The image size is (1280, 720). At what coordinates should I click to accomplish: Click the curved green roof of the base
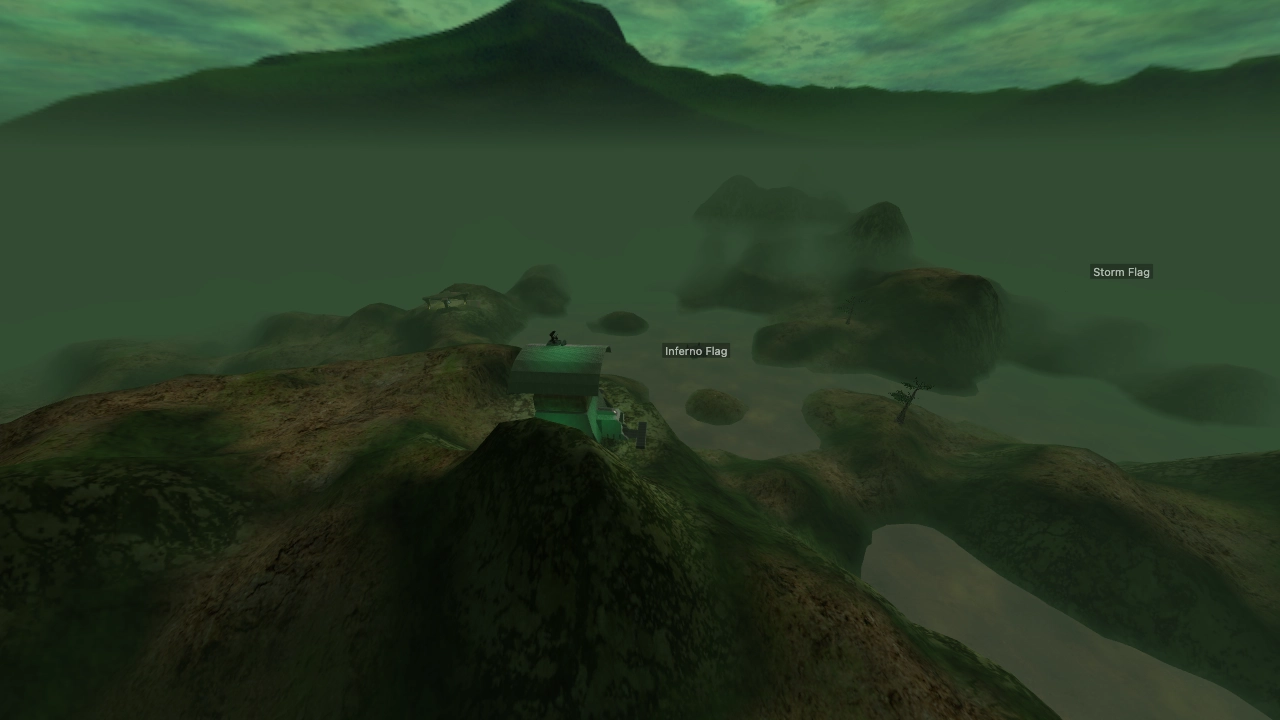point(565,360)
